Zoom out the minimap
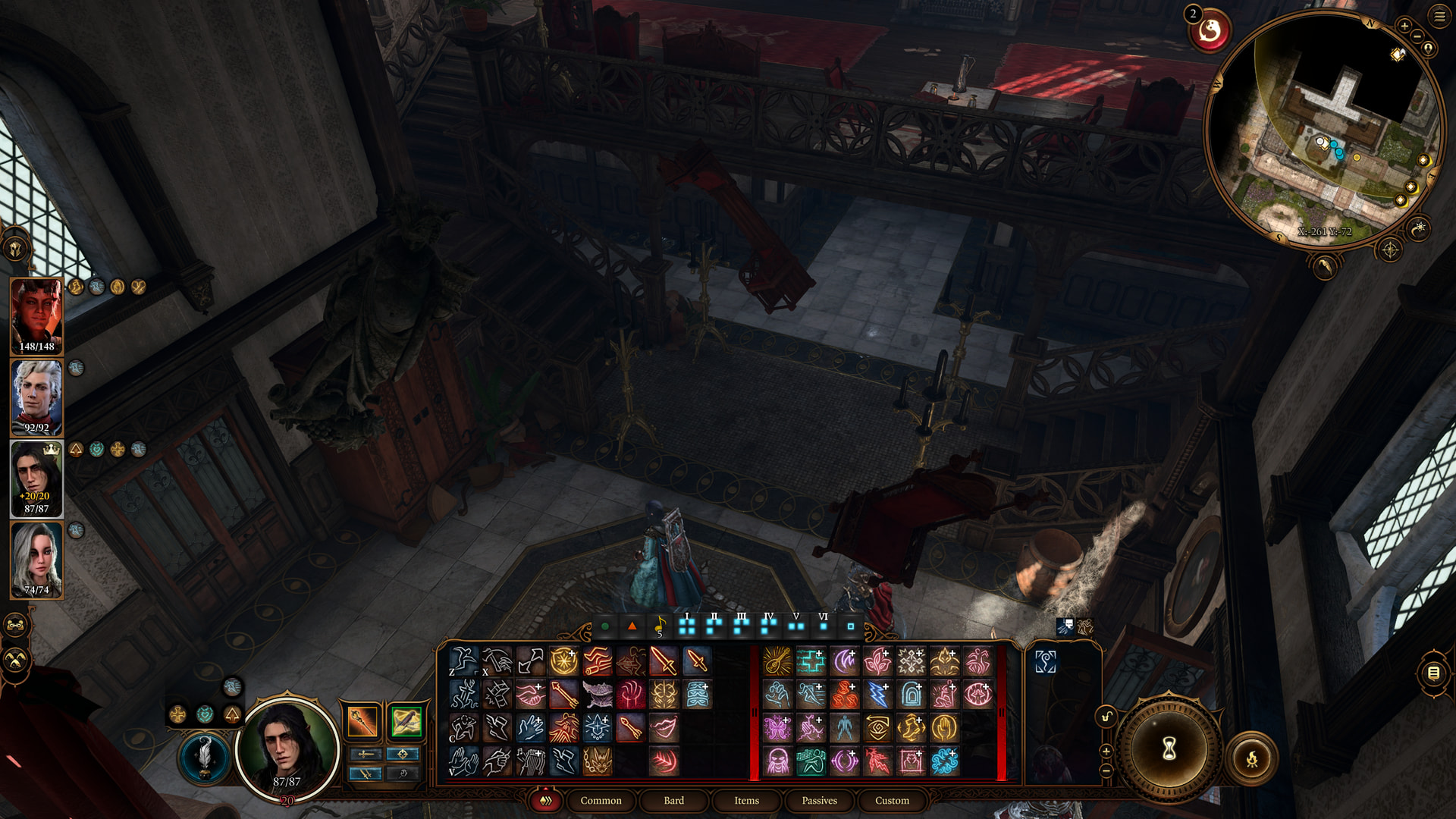Viewport: 1456px width, 819px height. (1417, 36)
